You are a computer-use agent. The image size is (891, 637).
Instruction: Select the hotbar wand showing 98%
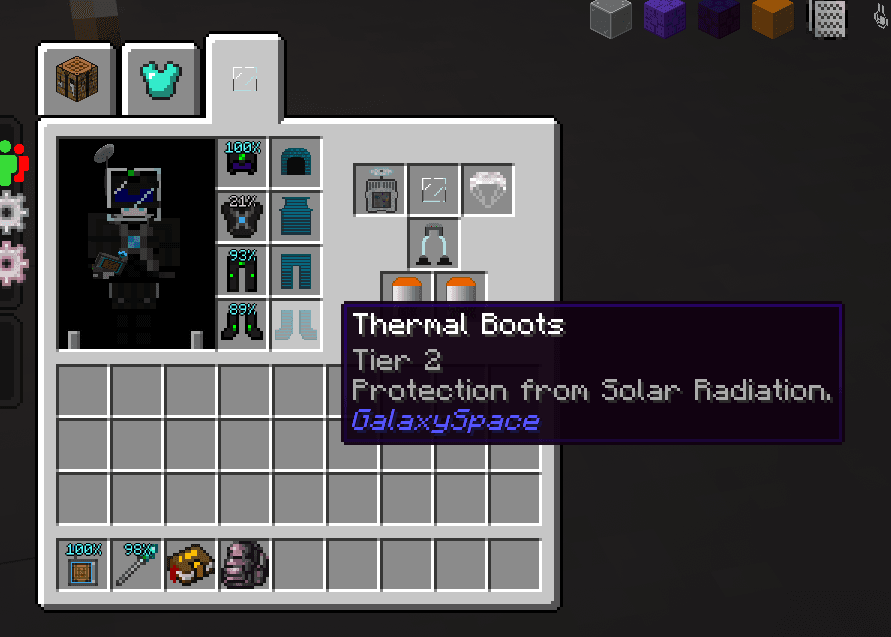(x=137, y=565)
